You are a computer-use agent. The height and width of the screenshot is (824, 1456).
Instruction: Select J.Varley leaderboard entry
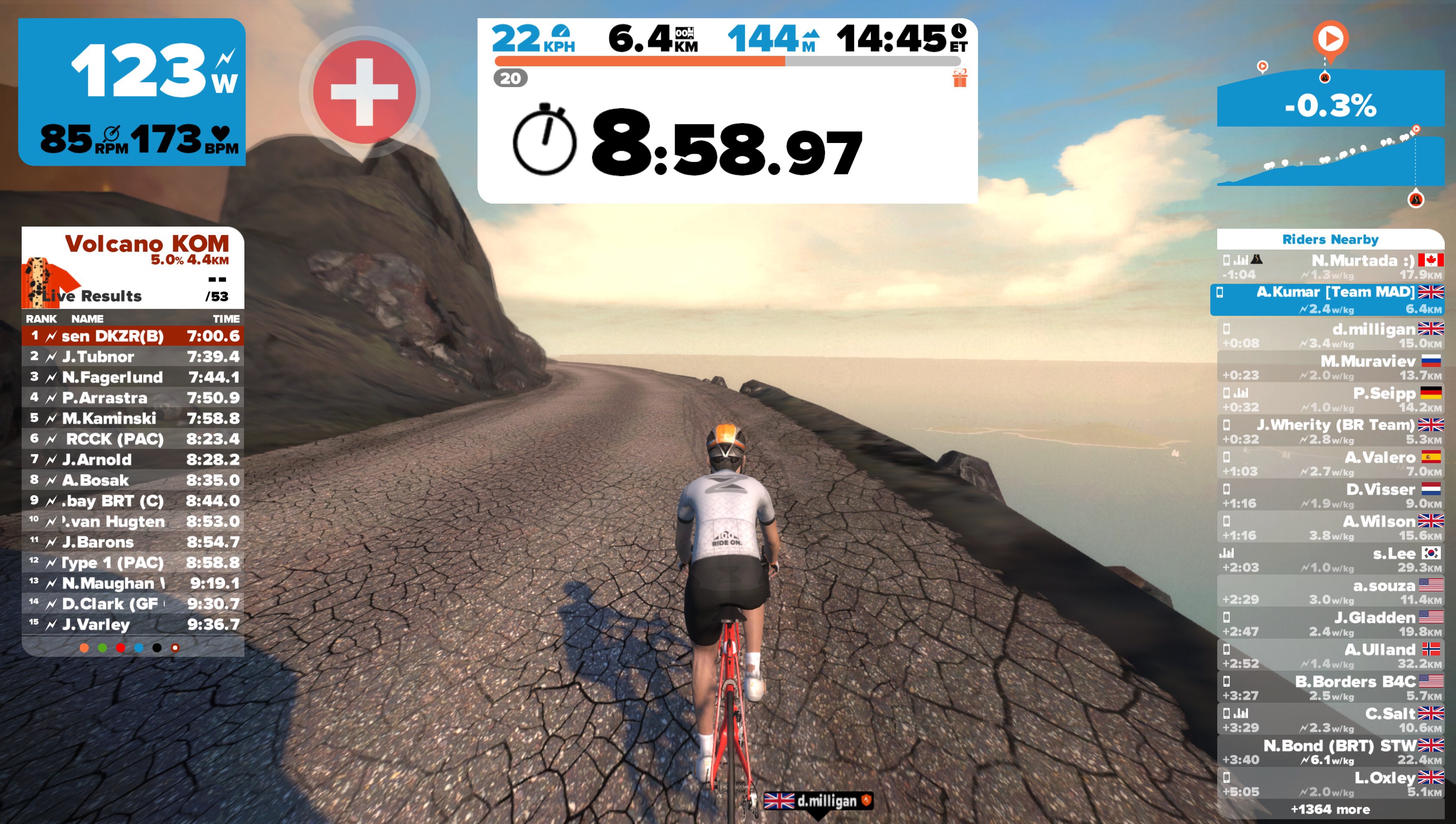pos(133,625)
